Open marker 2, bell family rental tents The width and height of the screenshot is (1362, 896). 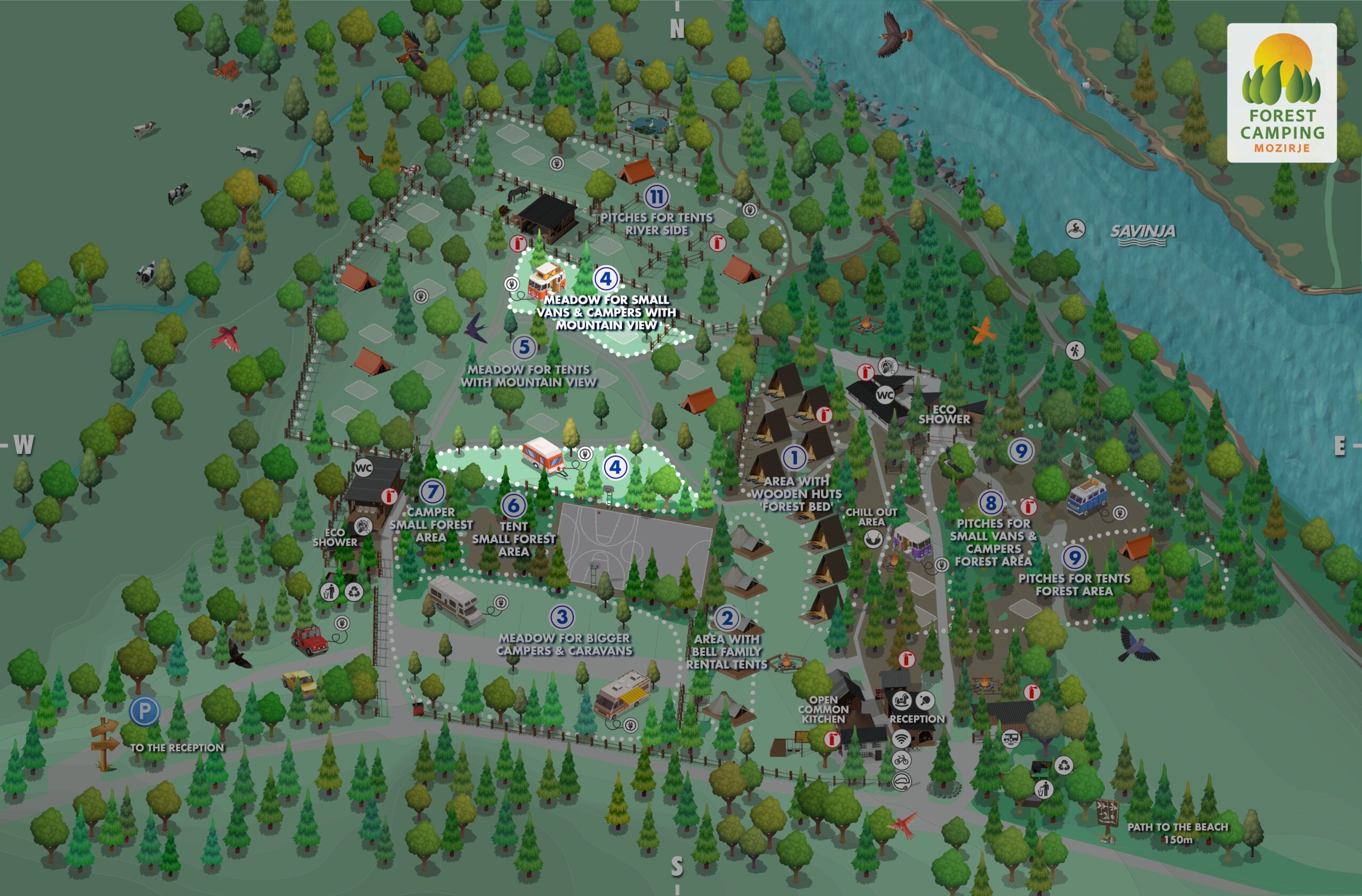pos(727,618)
